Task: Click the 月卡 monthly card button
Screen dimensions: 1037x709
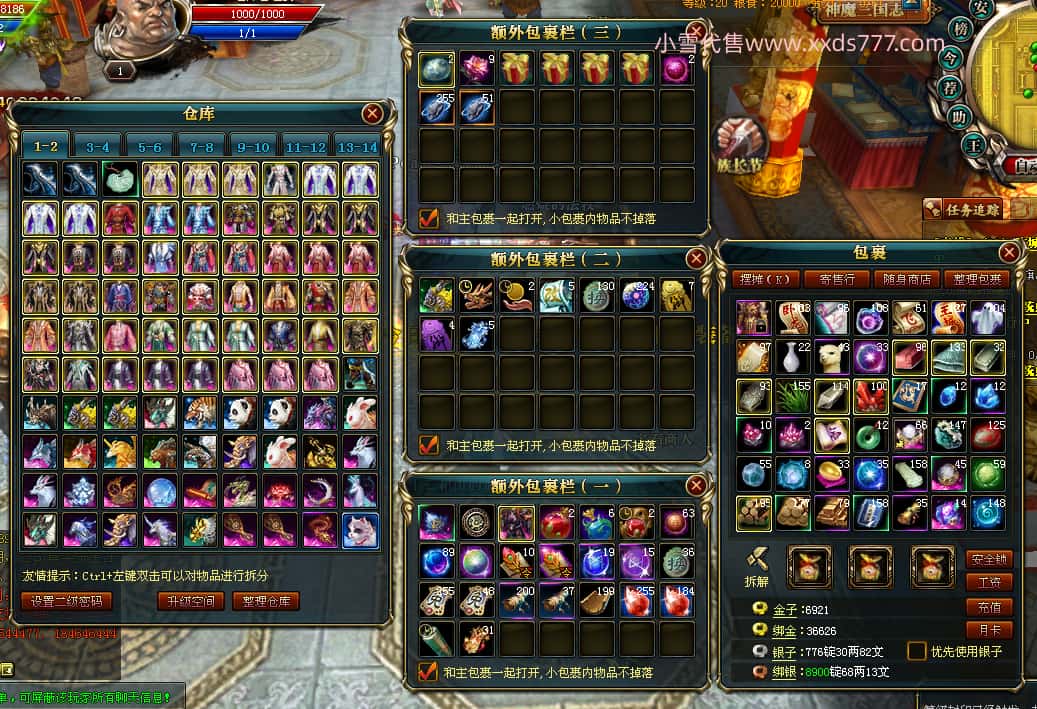Action: tap(988, 630)
